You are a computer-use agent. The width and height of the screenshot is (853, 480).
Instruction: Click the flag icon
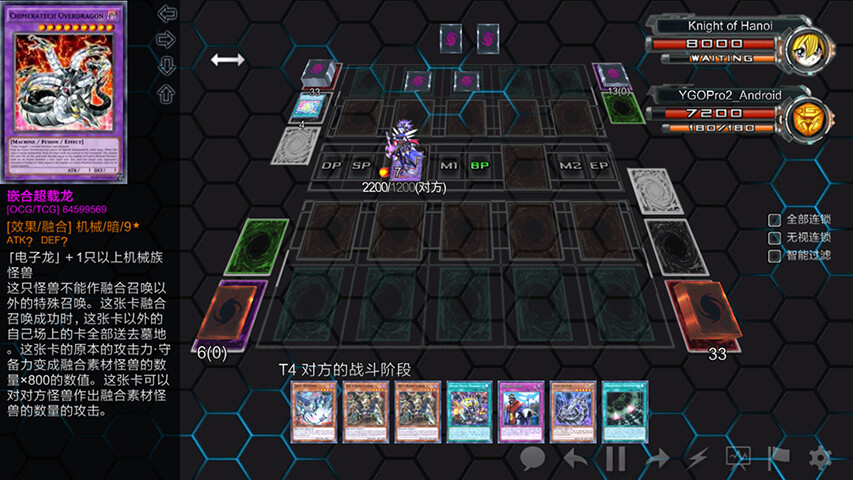(779, 458)
